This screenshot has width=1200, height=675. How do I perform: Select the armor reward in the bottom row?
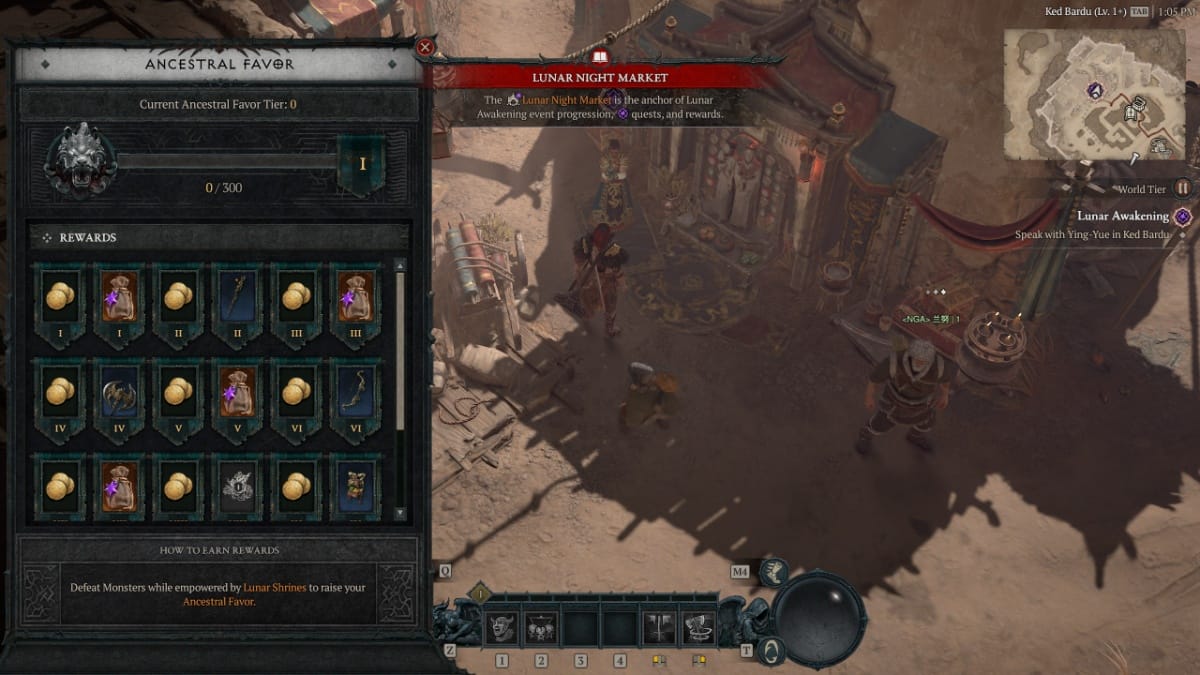click(355, 486)
